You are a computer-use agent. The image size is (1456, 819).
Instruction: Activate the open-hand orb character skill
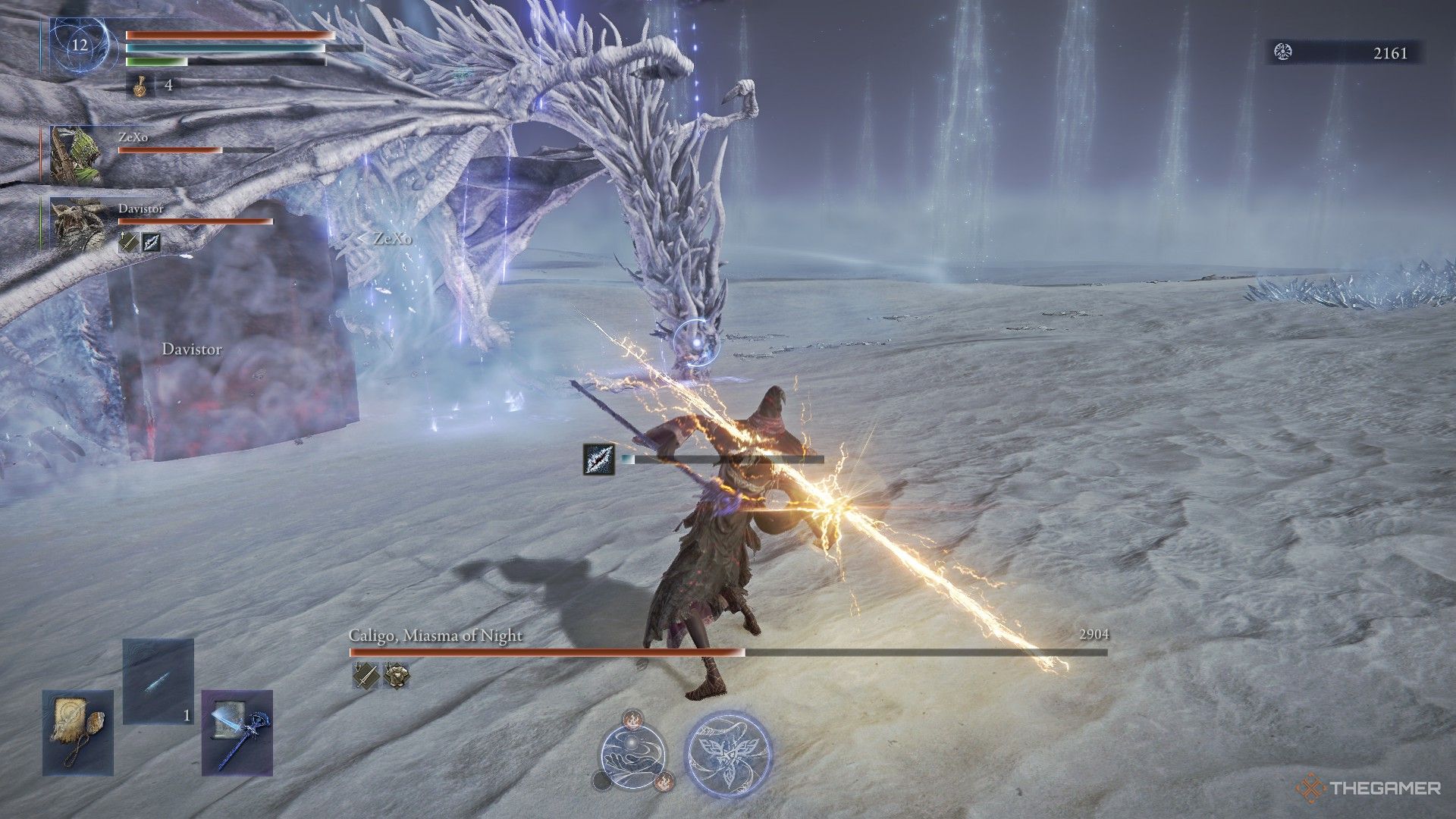coord(633,751)
